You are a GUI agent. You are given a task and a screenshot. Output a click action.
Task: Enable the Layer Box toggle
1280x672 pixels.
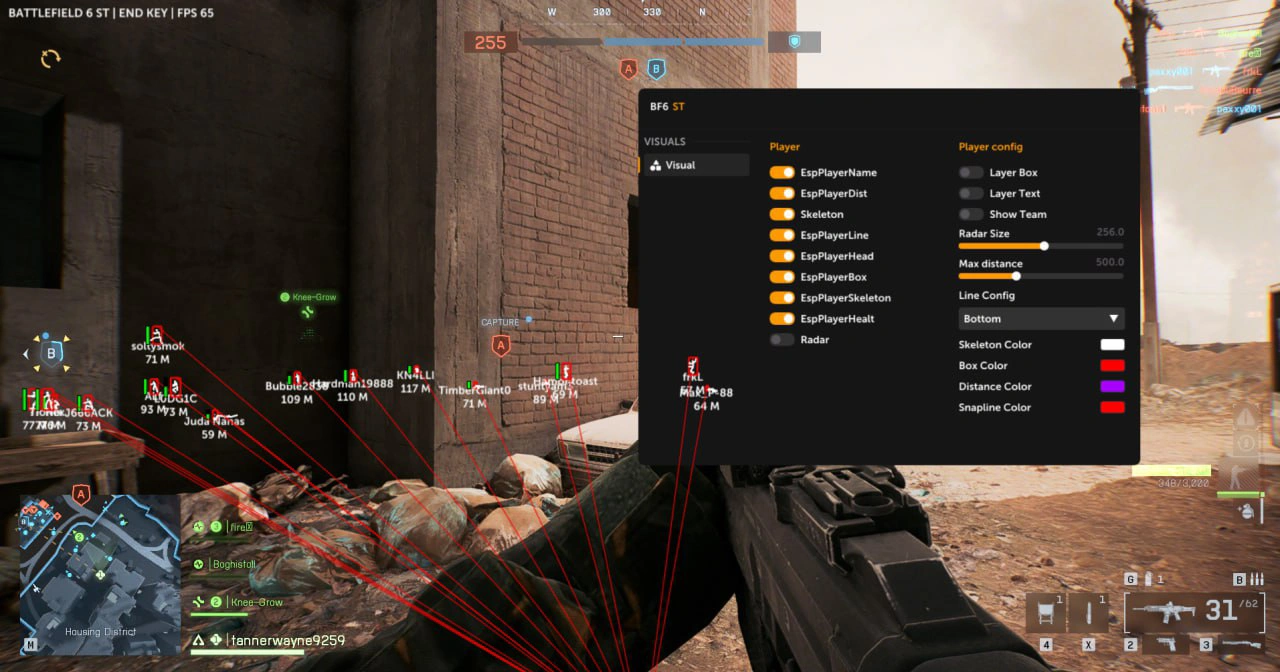[x=971, y=173]
